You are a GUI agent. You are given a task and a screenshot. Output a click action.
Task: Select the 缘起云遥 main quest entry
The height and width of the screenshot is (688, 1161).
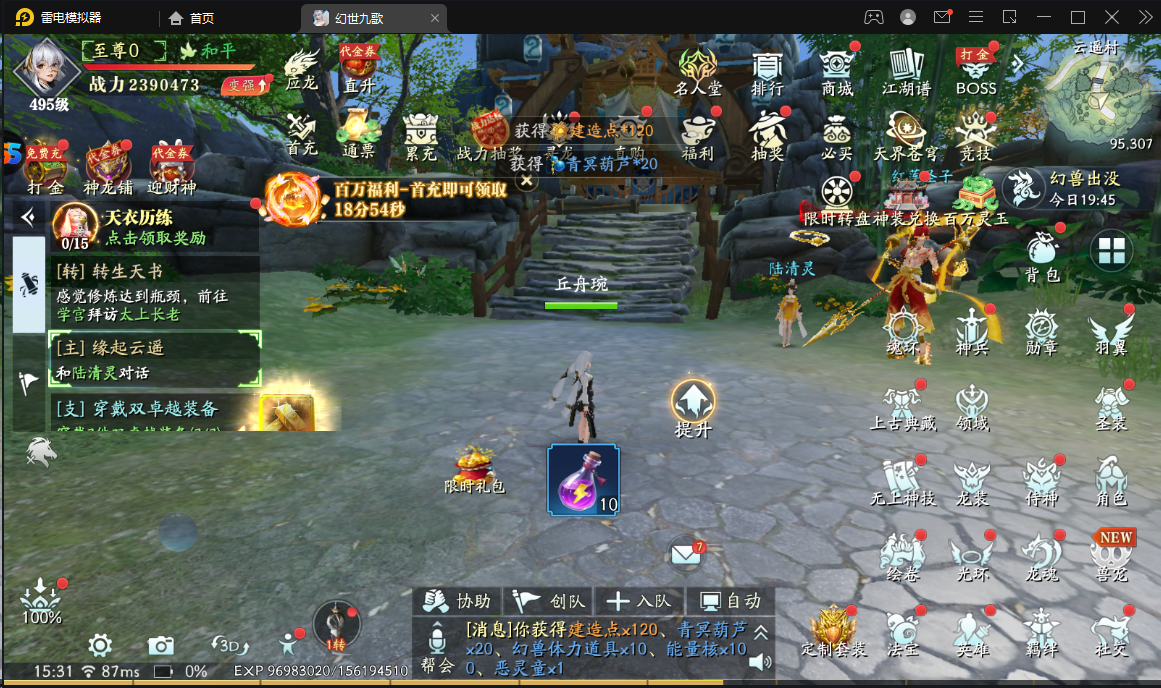click(155, 359)
